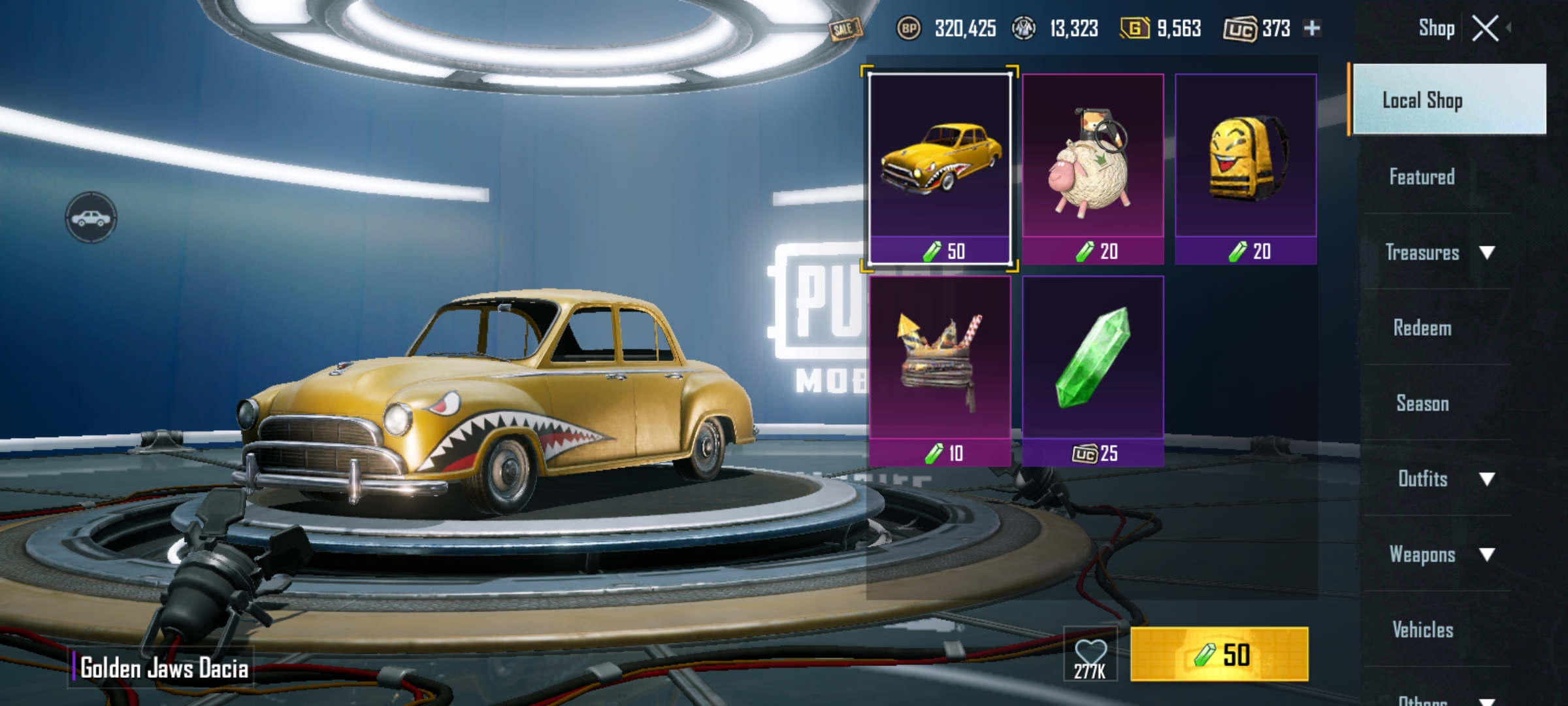Open the Season shop tab
1568x706 pixels.
(x=1422, y=403)
